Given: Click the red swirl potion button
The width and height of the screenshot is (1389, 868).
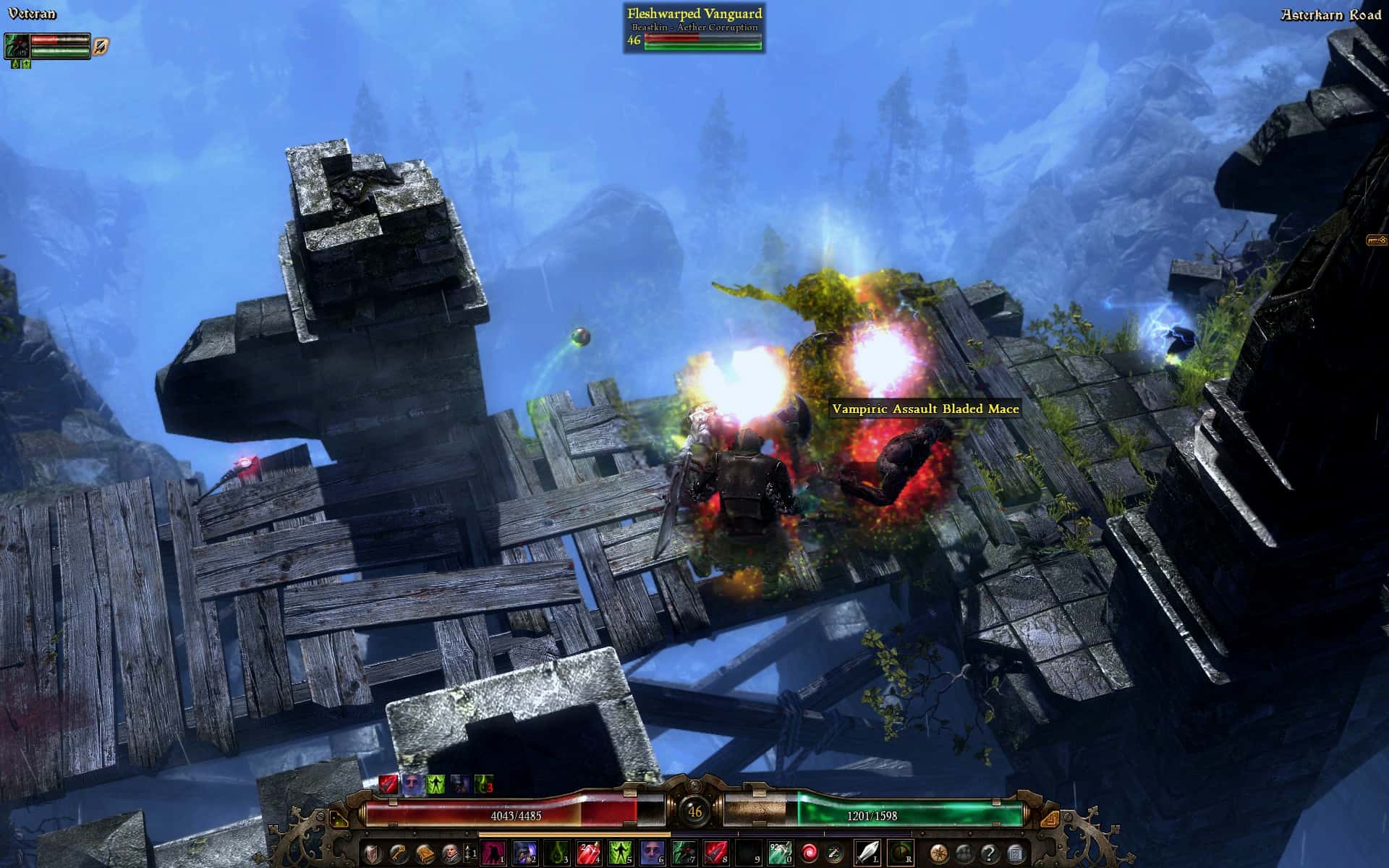Looking at the screenshot, I should click(810, 854).
